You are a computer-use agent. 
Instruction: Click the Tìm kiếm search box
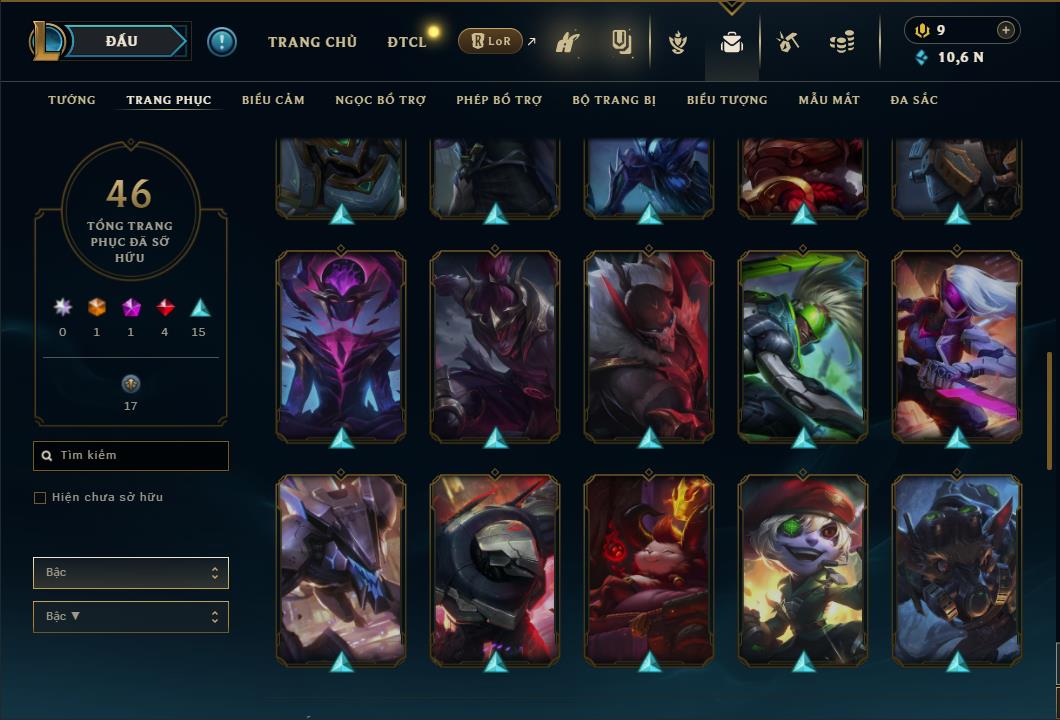pyautogui.click(x=131, y=456)
